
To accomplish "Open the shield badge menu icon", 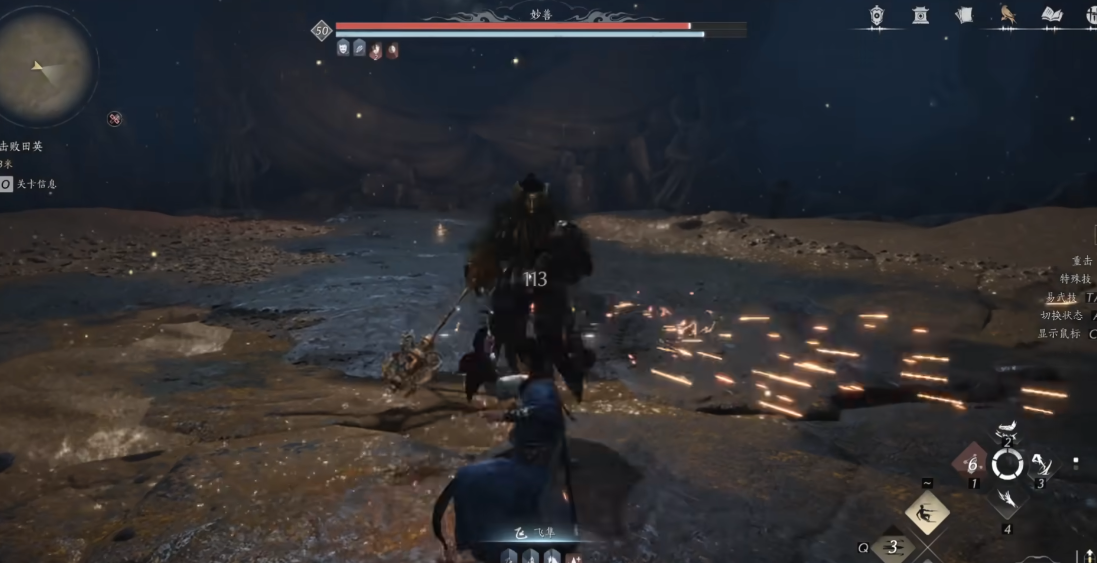I will click(x=877, y=15).
